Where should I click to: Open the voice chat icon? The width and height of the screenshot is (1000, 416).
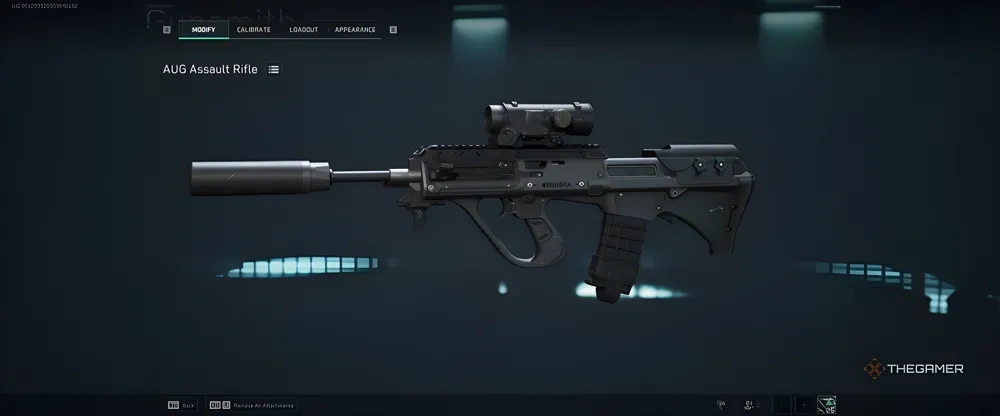(x=720, y=404)
